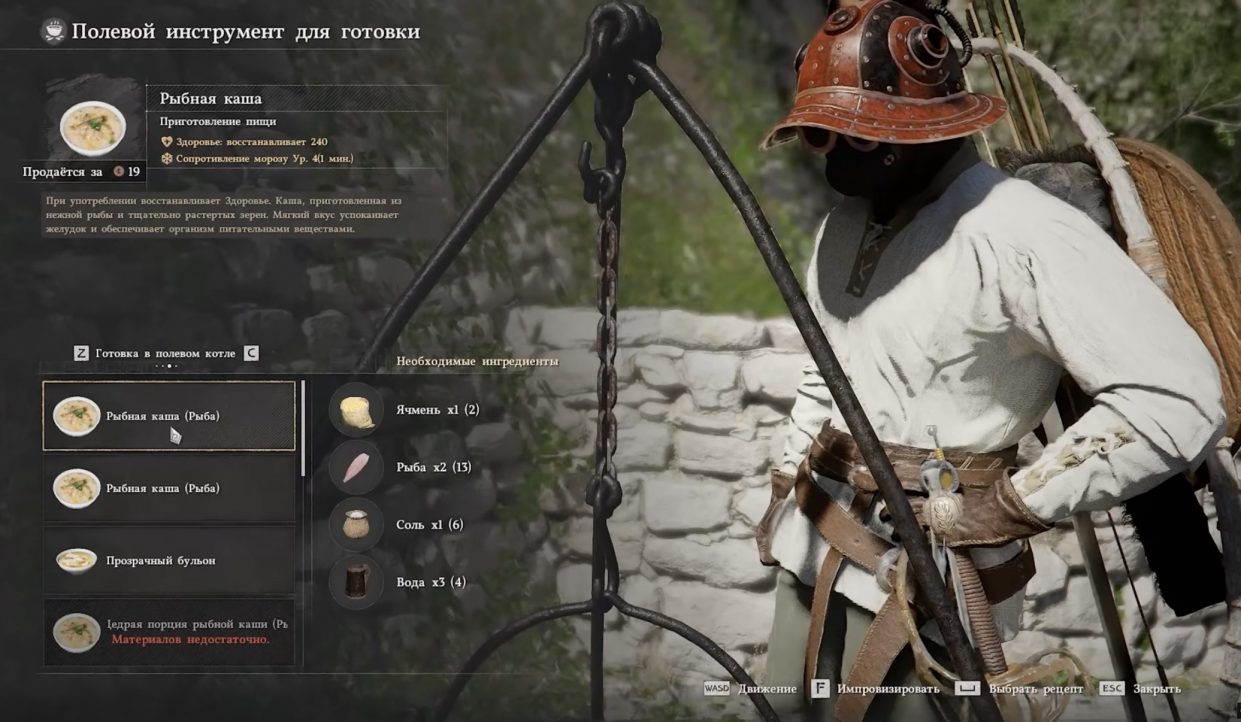Screen dimensions: 1241x722
Task: Choose the Прозрачный бульон recipe
Action: click(169, 560)
